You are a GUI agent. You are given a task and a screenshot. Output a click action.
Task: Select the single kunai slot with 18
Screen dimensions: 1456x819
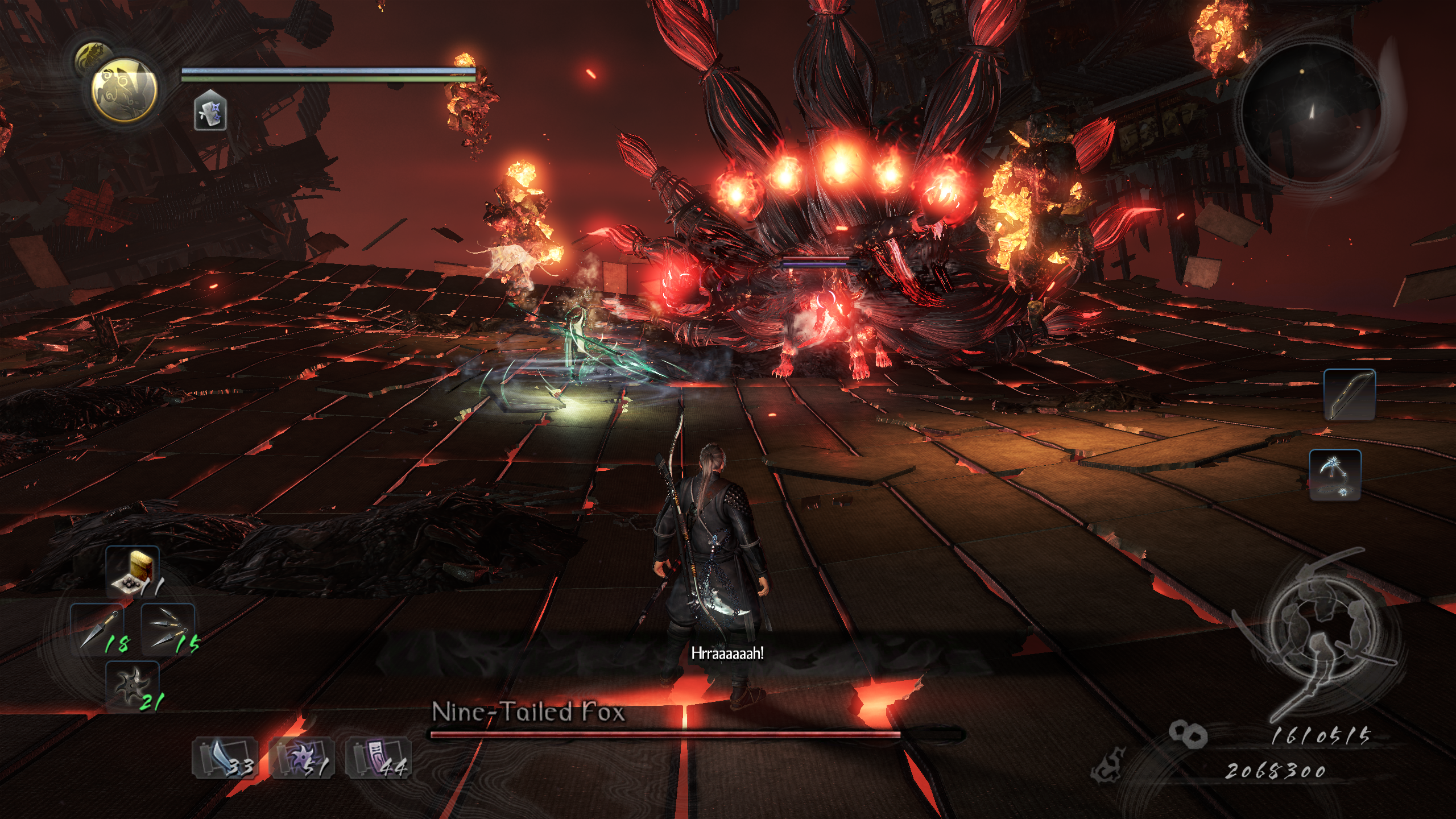pos(98,629)
